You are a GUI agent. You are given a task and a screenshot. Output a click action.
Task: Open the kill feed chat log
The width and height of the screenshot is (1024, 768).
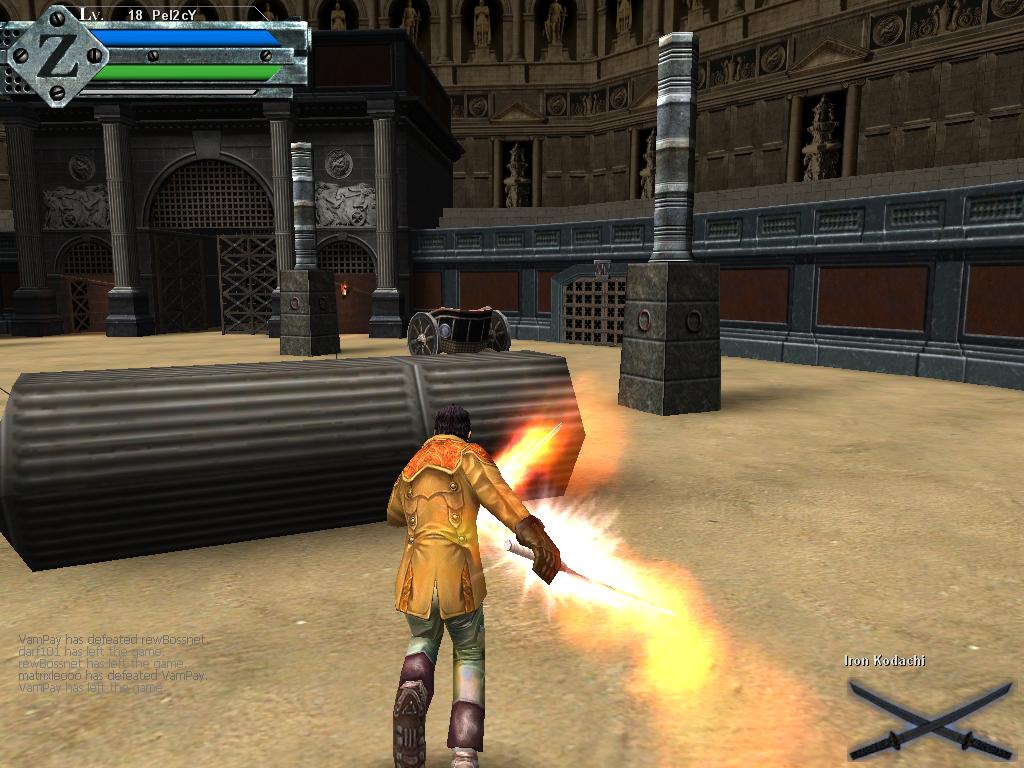point(112,663)
